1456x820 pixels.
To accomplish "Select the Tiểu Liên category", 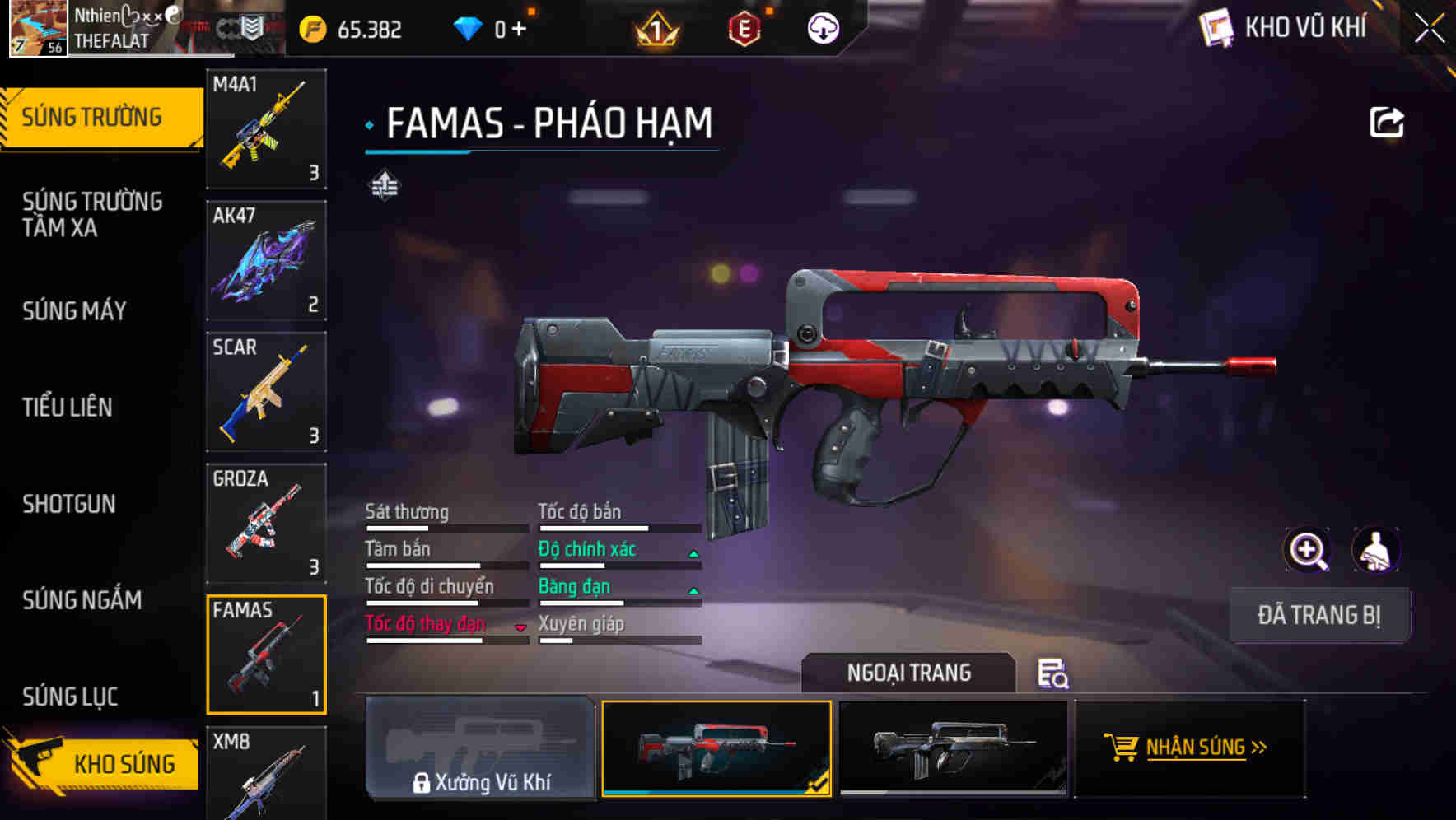I will click(x=68, y=407).
